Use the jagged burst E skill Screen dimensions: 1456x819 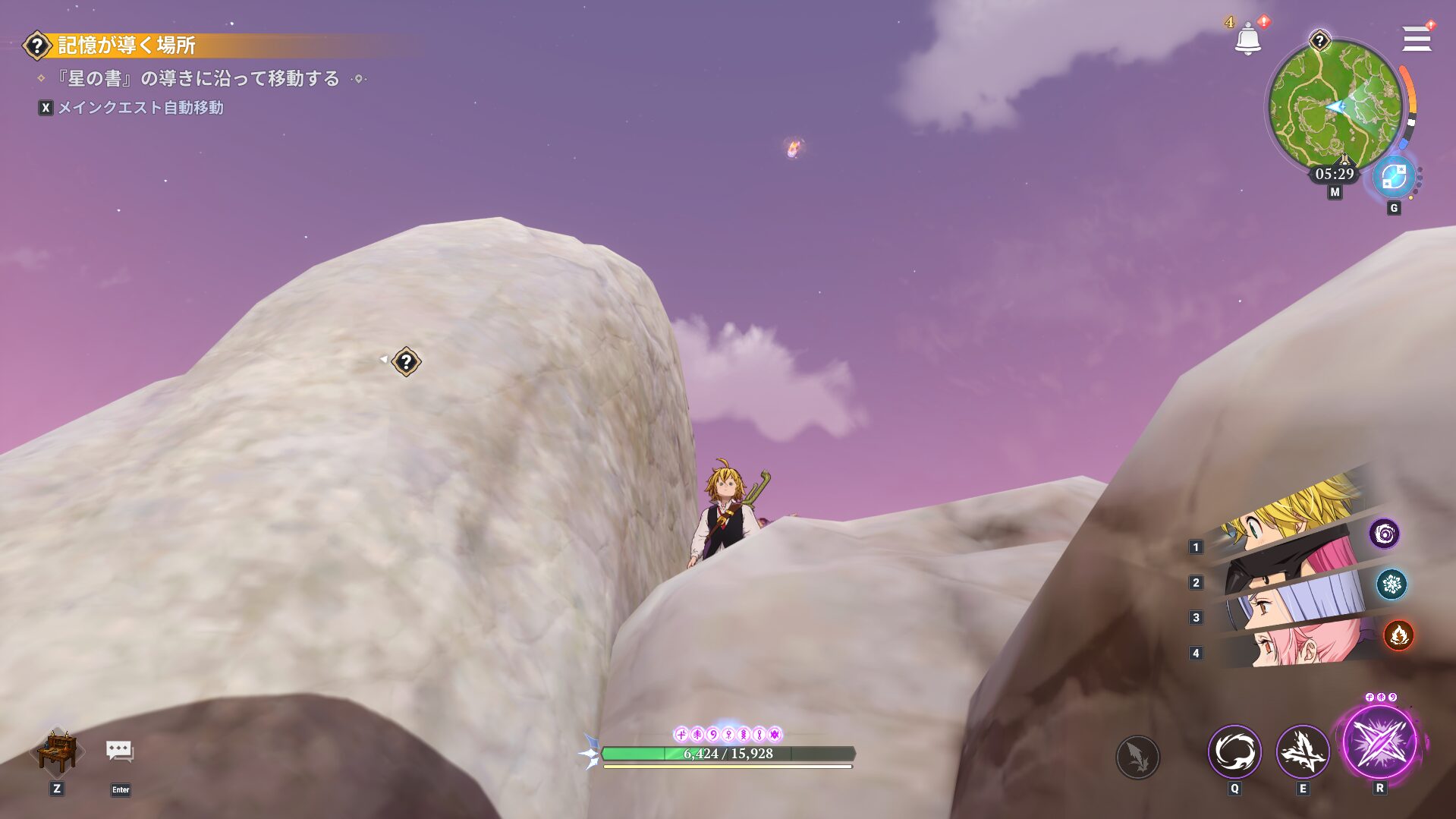click(1303, 751)
